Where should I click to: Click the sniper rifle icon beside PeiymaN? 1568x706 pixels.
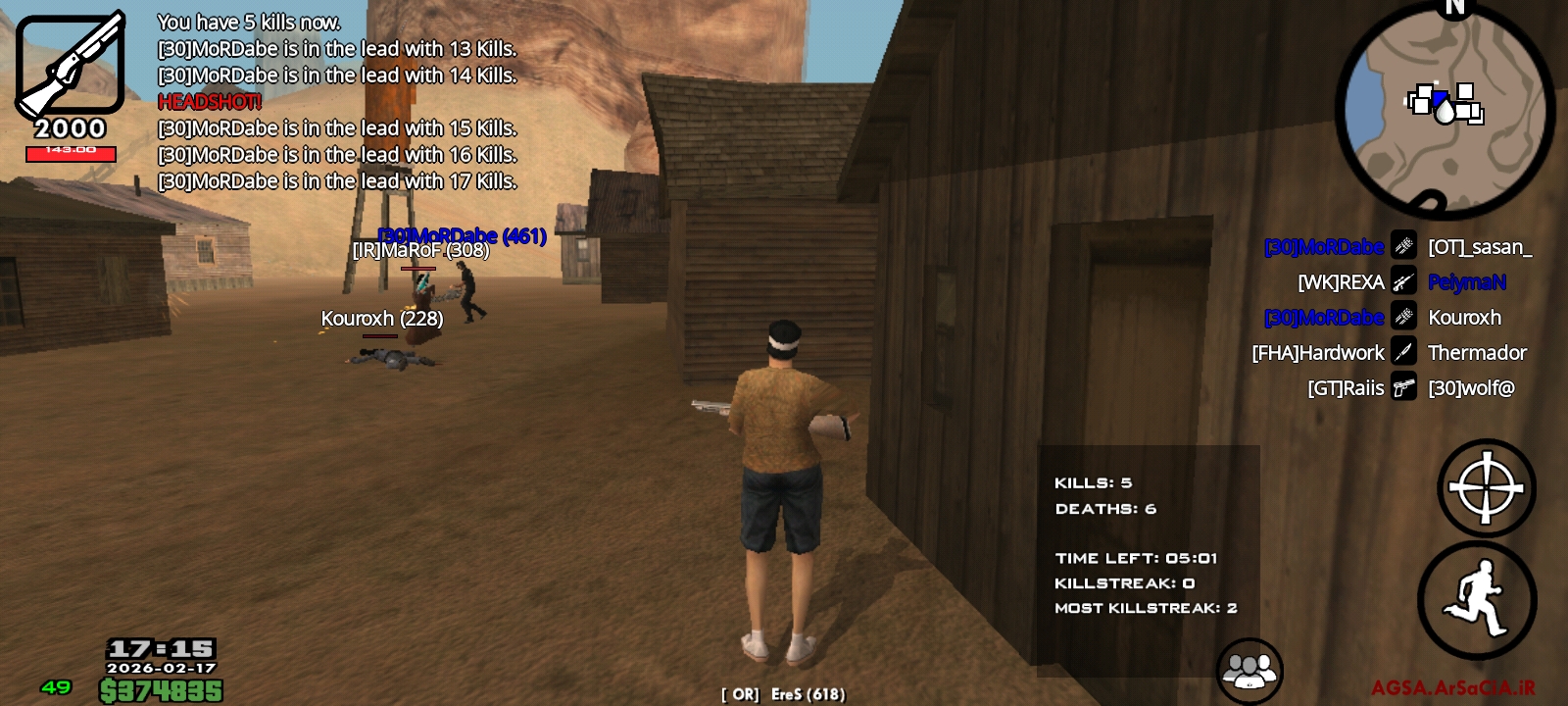tap(1405, 281)
